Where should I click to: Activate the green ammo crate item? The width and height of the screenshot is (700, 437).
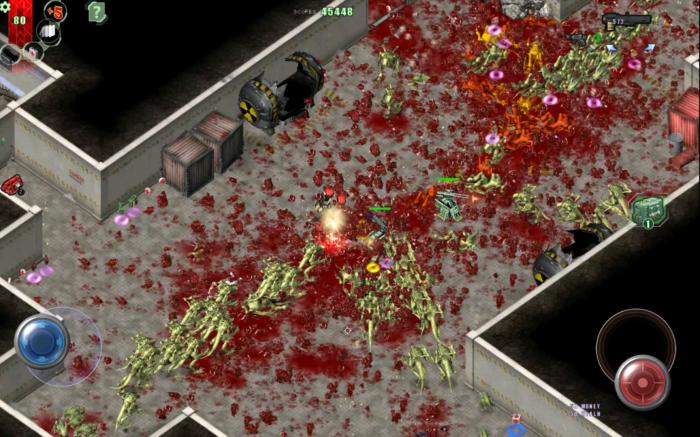pos(647,210)
